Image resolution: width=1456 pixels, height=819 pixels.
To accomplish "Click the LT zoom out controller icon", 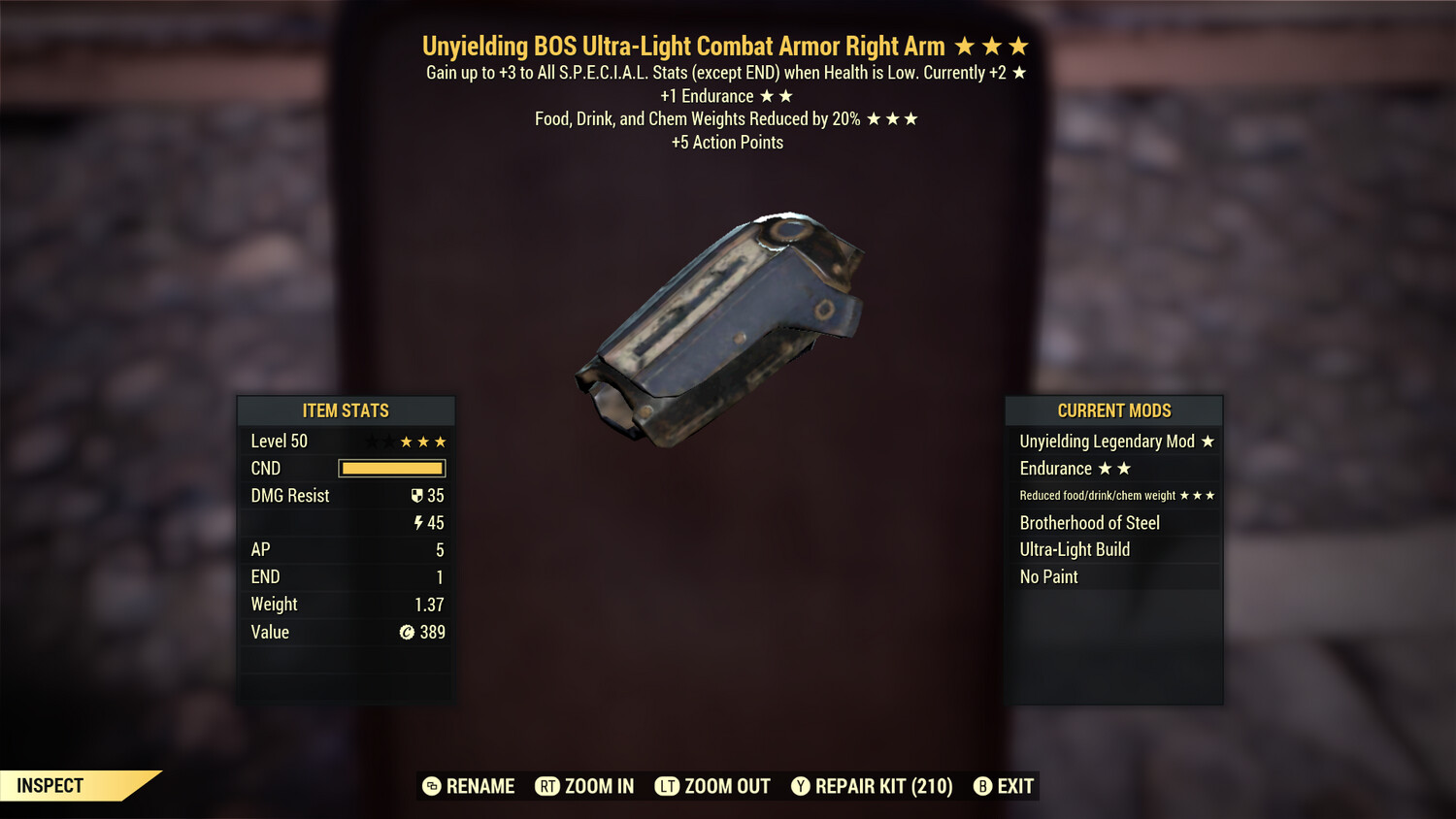I will click(666, 786).
